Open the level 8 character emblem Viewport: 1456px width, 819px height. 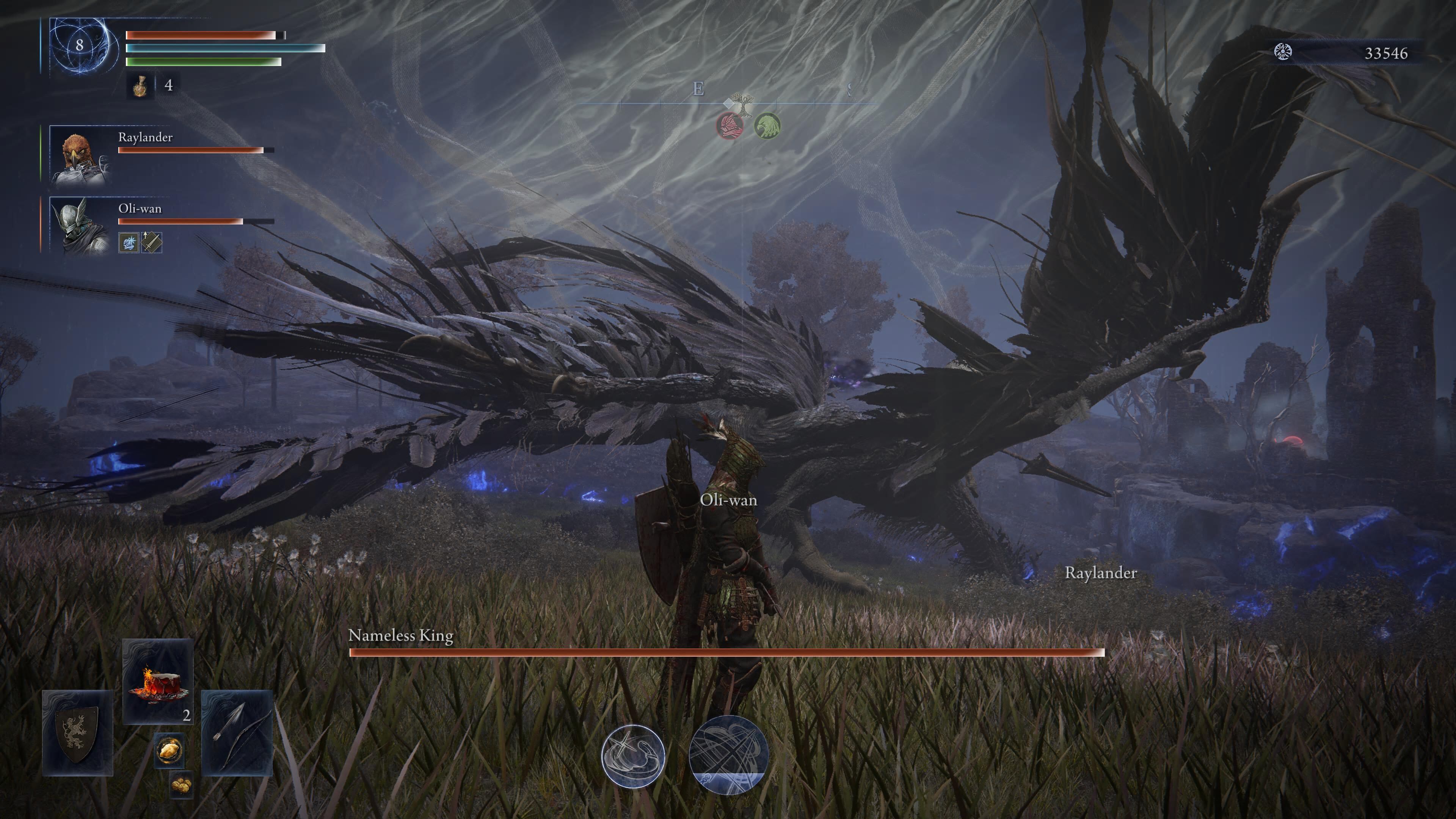click(79, 45)
